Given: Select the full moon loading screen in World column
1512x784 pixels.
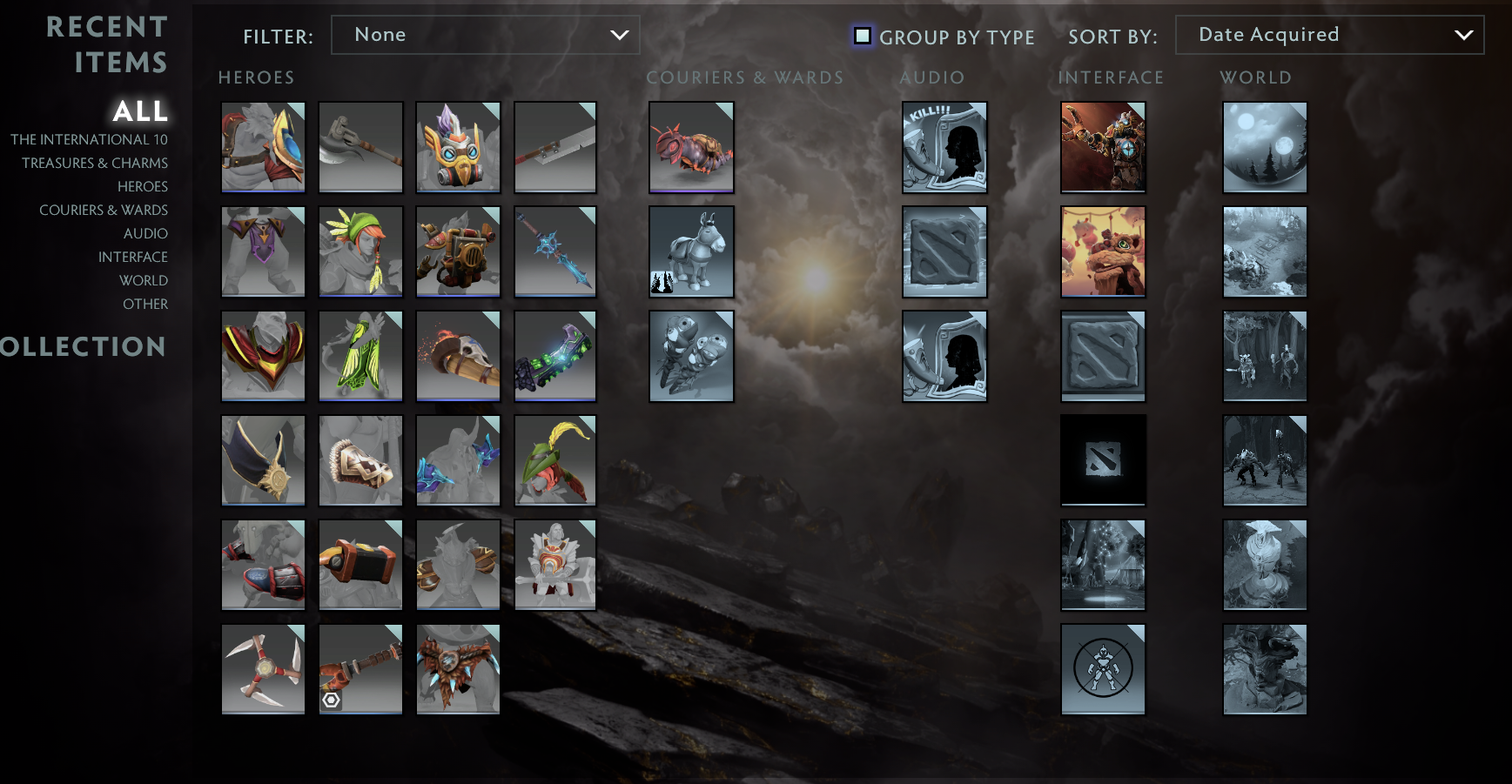Looking at the screenshot, I should [1265, 147].
